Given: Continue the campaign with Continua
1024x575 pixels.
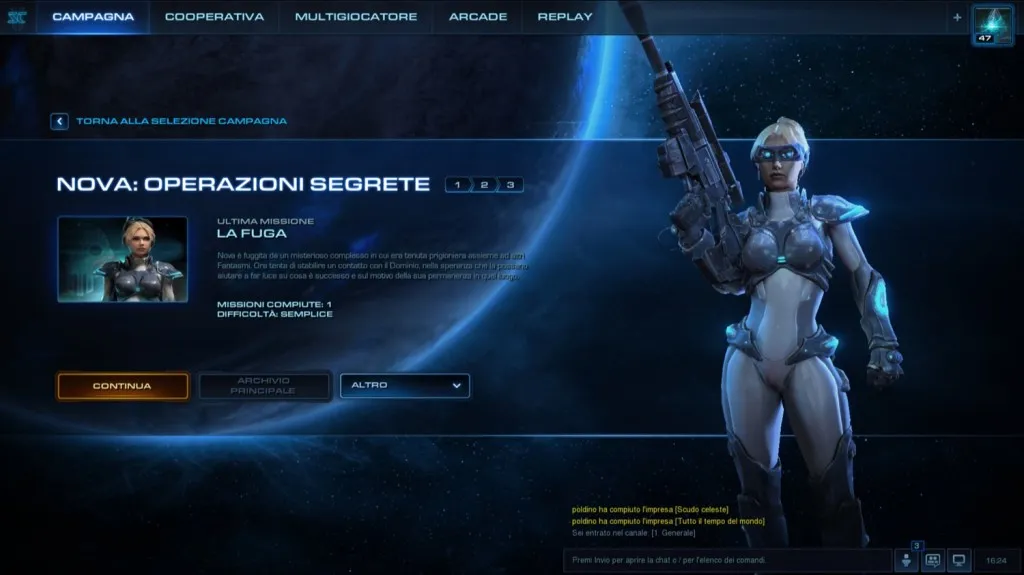Looking at the screenshot, I should tap(122, 386).
